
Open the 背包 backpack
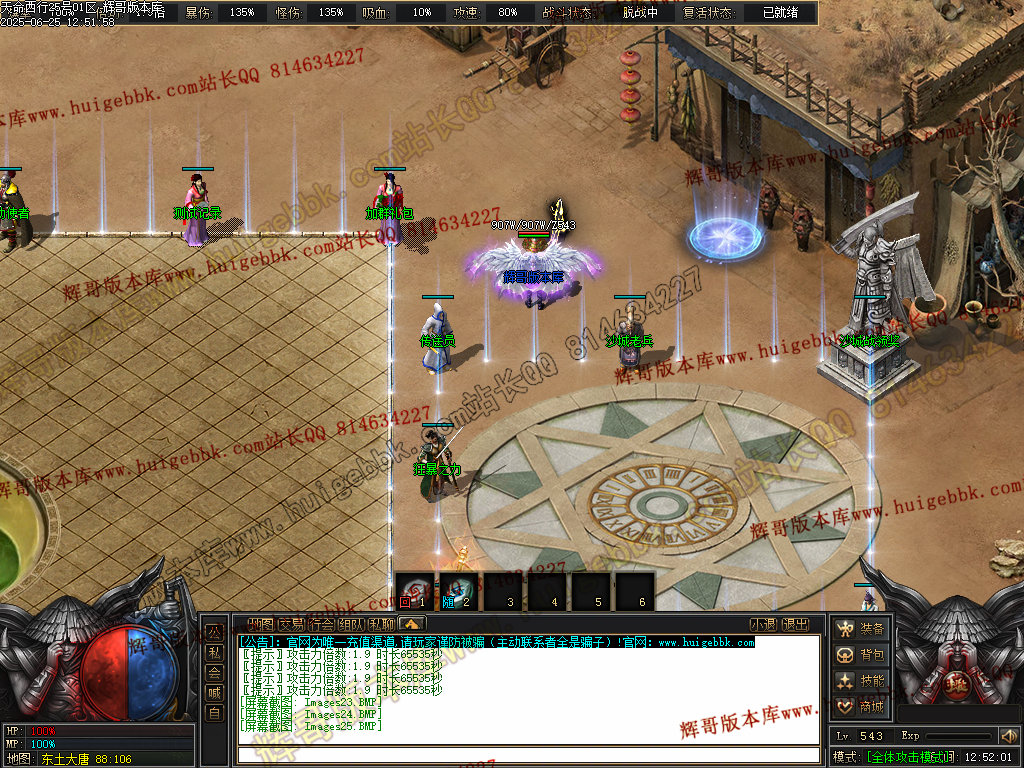point(862,655)
